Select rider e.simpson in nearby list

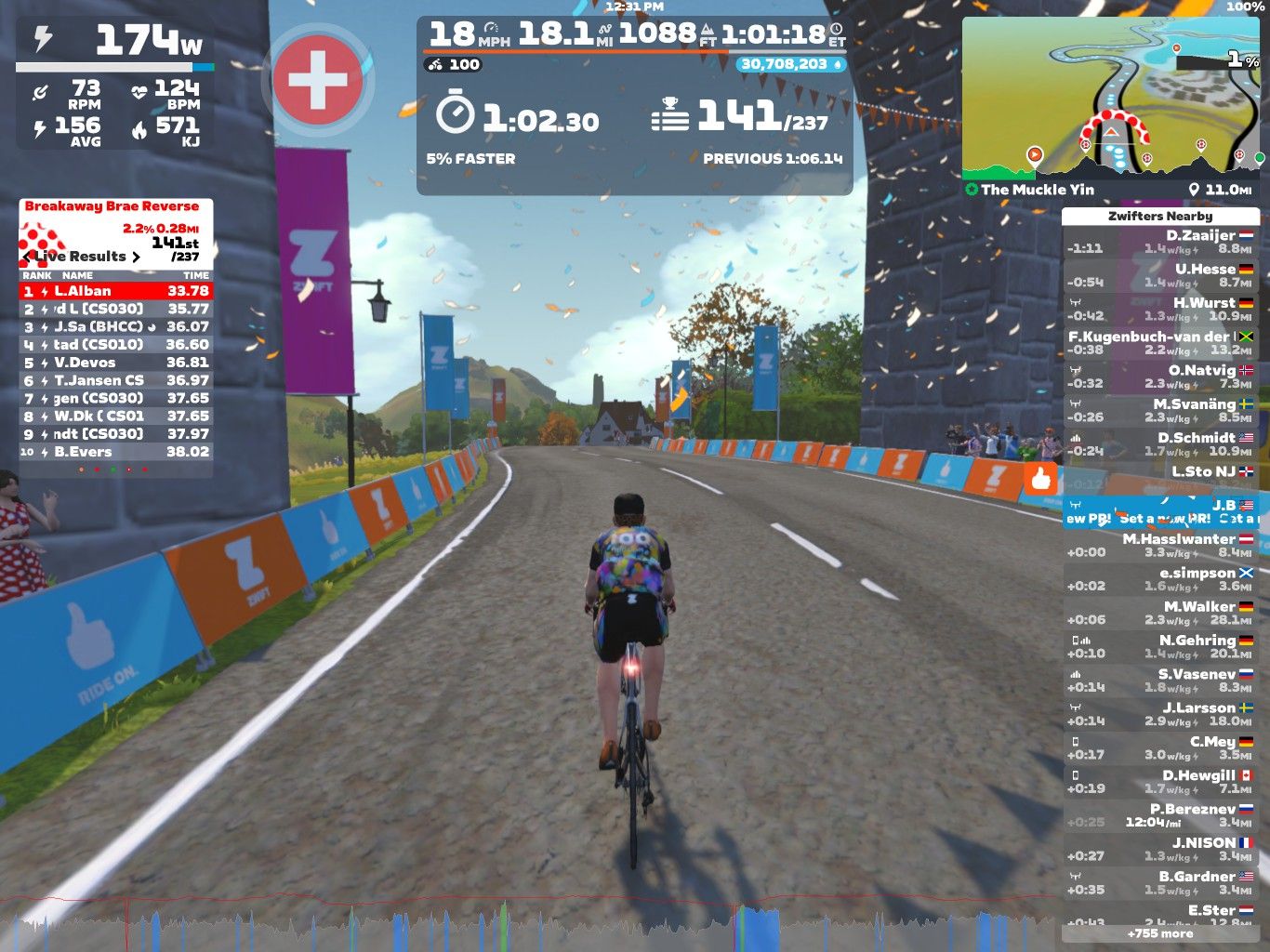(1160, 579)
